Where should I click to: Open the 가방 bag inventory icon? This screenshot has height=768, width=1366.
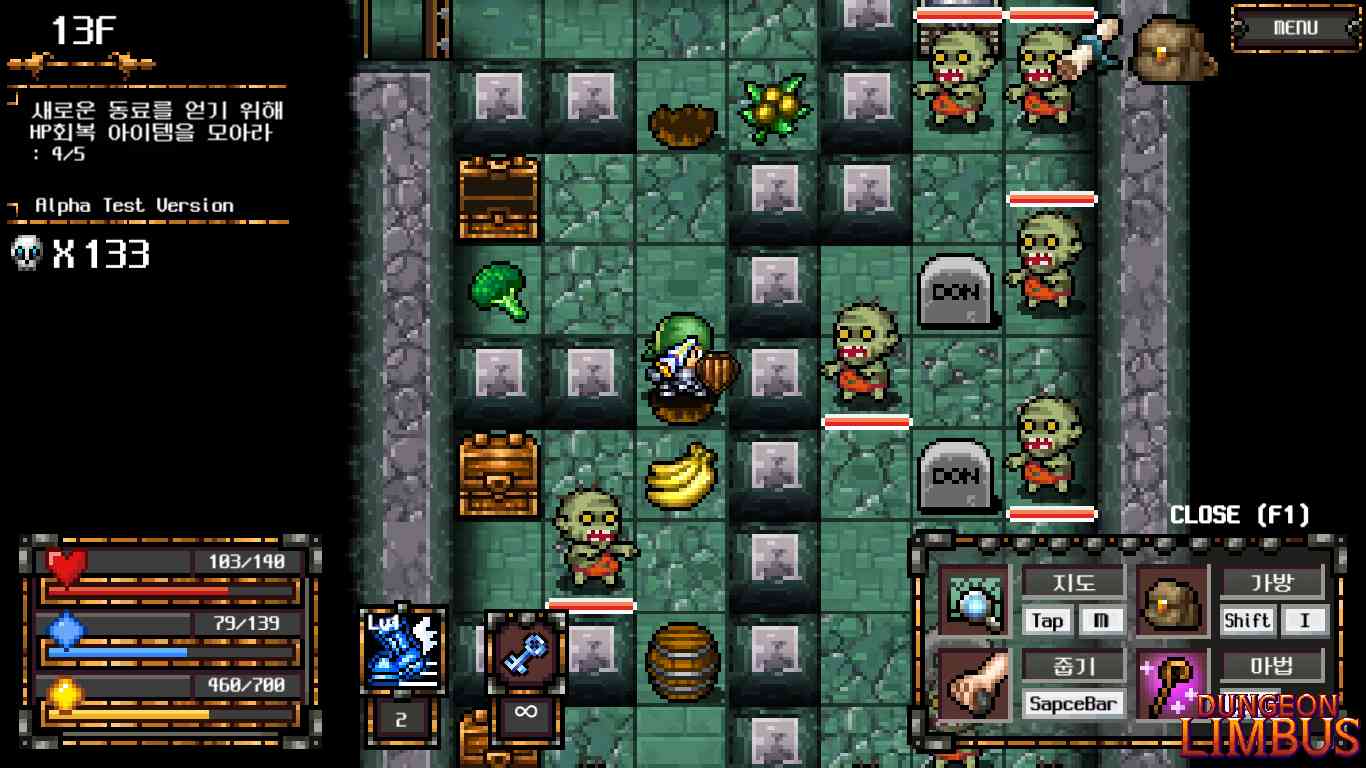(x=1170, y=601)
